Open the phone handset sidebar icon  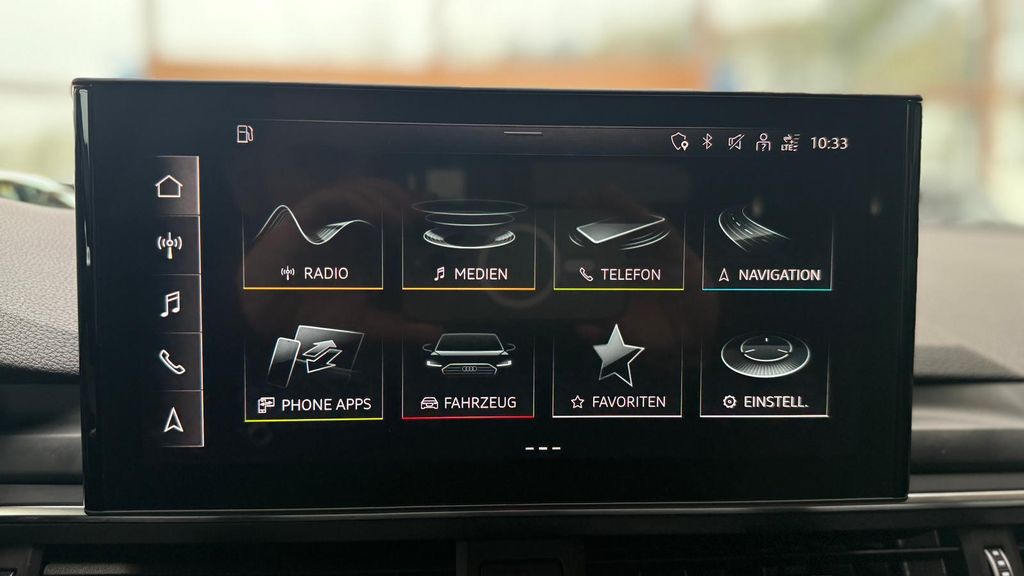171,361
